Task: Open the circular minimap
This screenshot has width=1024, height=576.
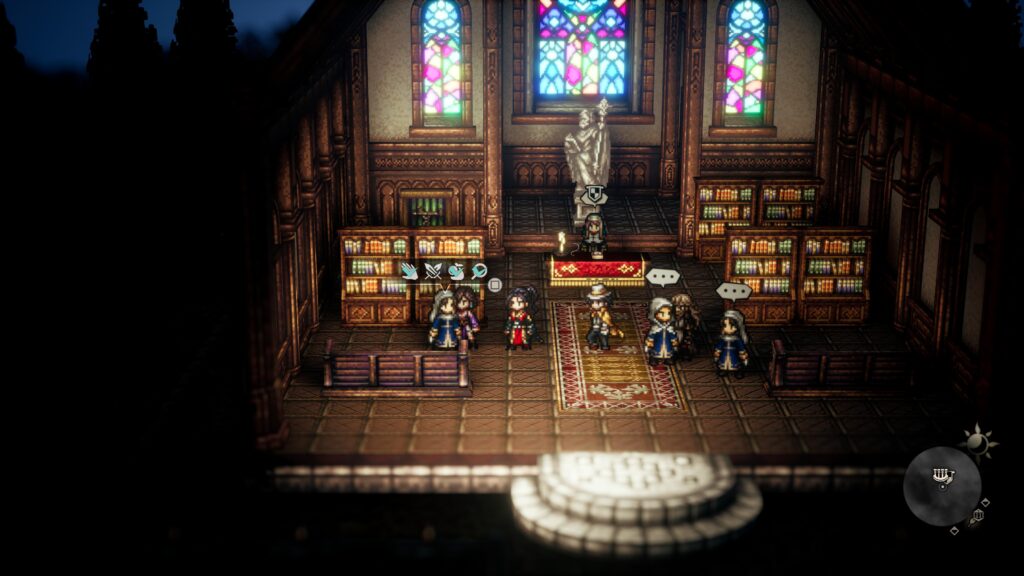Action: coord(942,486)
